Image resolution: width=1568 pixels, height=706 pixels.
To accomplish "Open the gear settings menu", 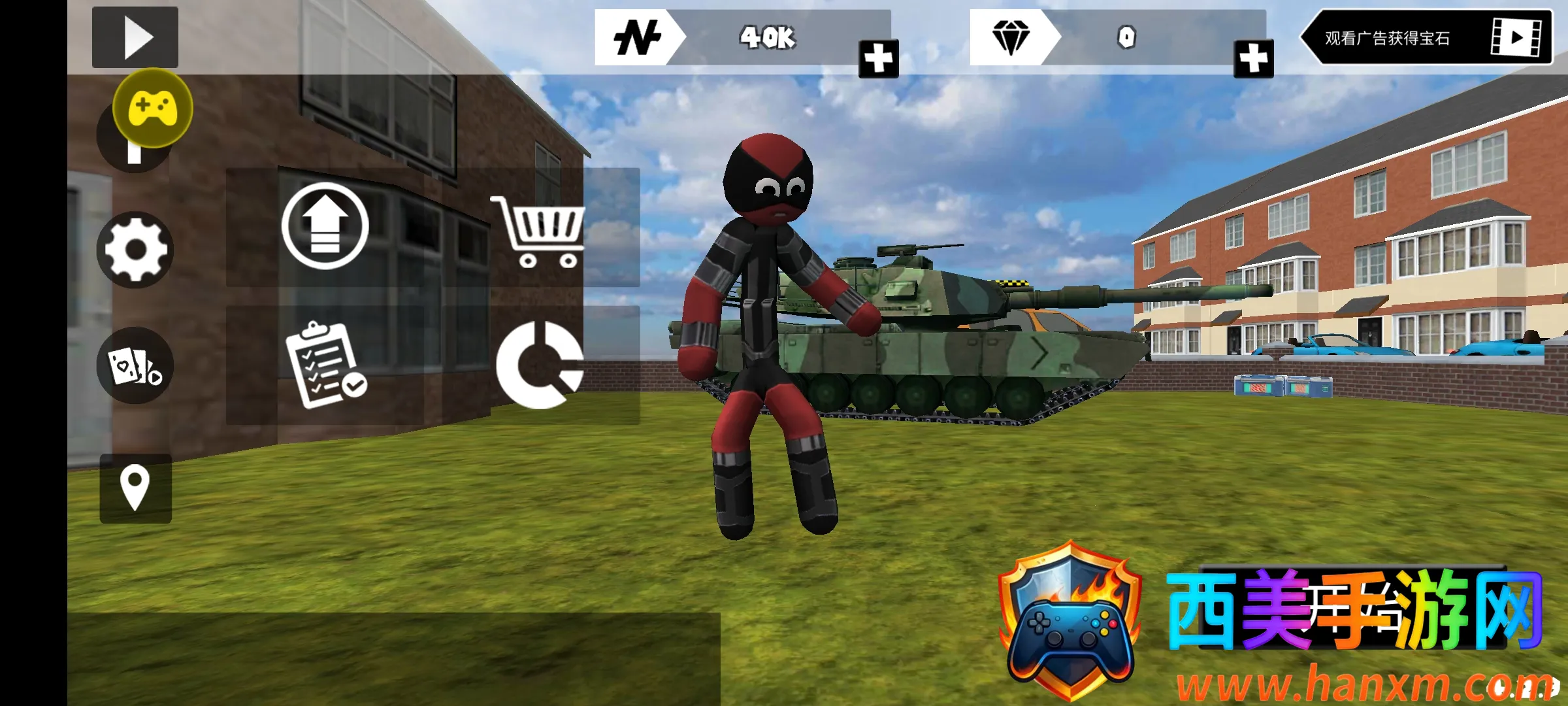I will coord(135,250).
